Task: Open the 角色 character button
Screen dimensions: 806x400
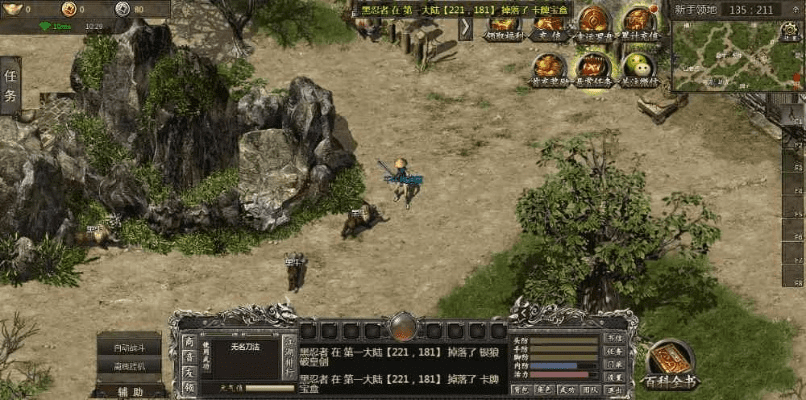Action: [x=544, y=390]
